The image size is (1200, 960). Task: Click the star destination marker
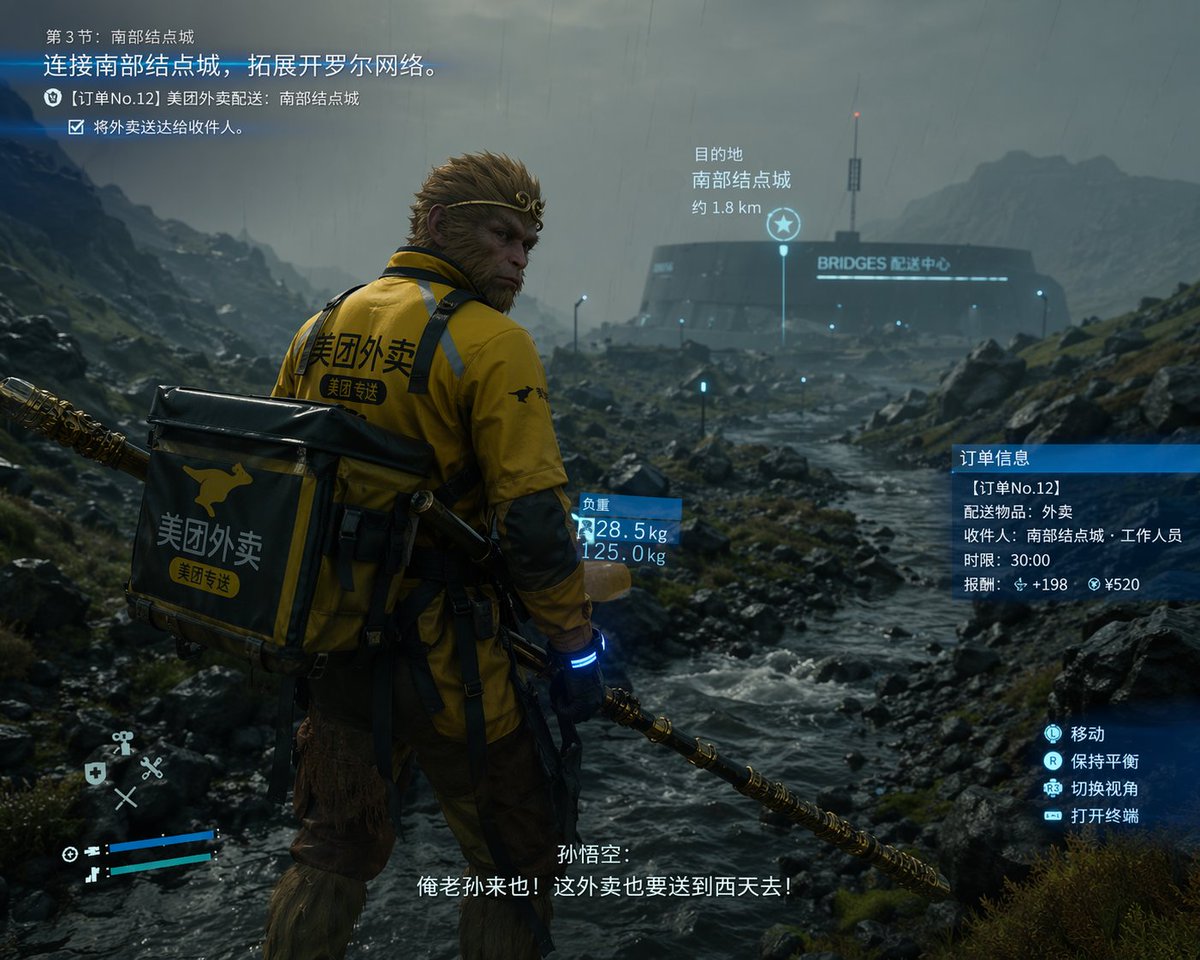[x=783, y=224]
